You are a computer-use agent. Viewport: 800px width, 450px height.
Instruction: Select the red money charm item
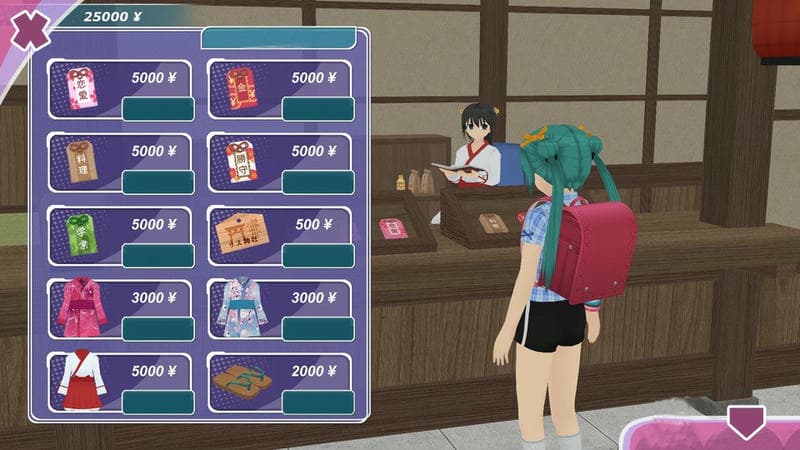click(318, 109)
